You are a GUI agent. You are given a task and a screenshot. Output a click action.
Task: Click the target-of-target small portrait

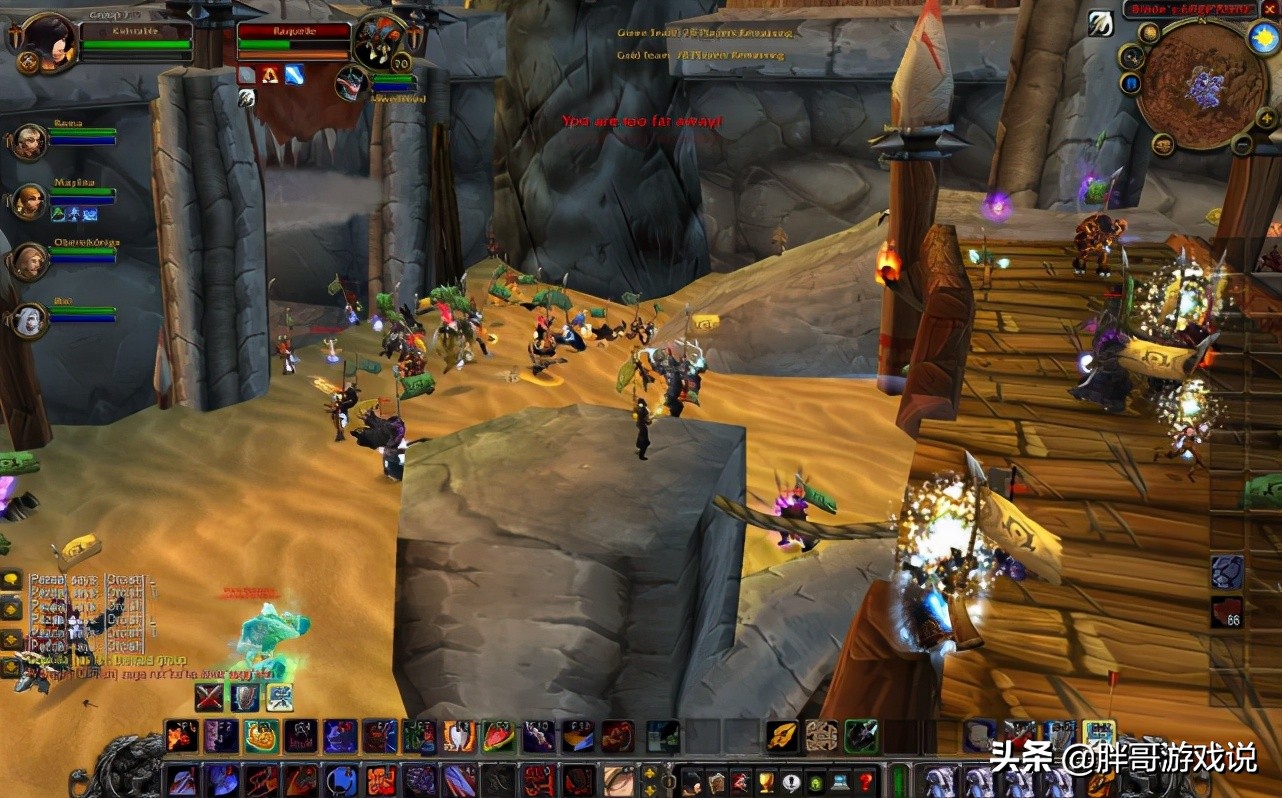pos(350,83)
